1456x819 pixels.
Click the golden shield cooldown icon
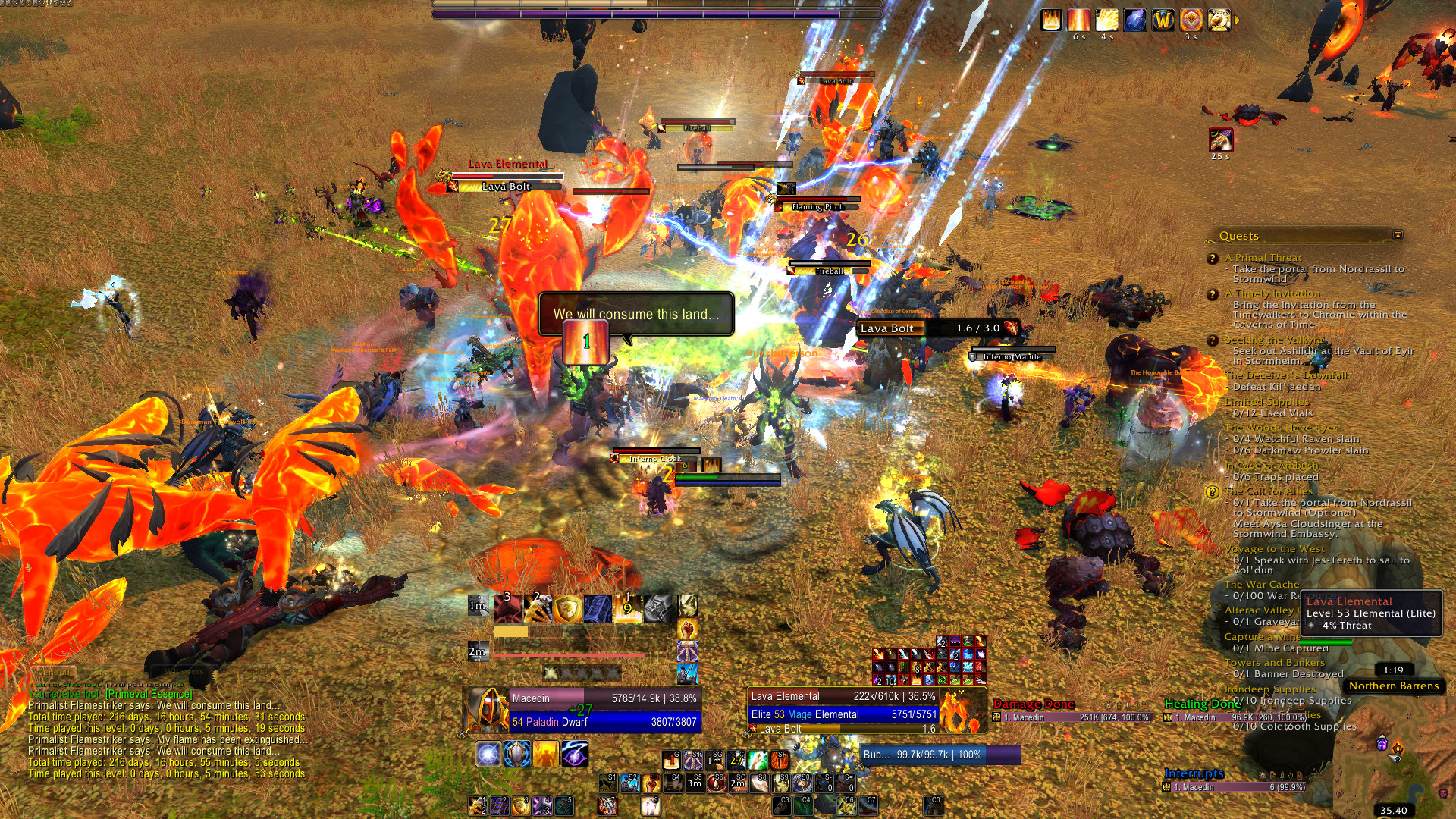(567, 608)
